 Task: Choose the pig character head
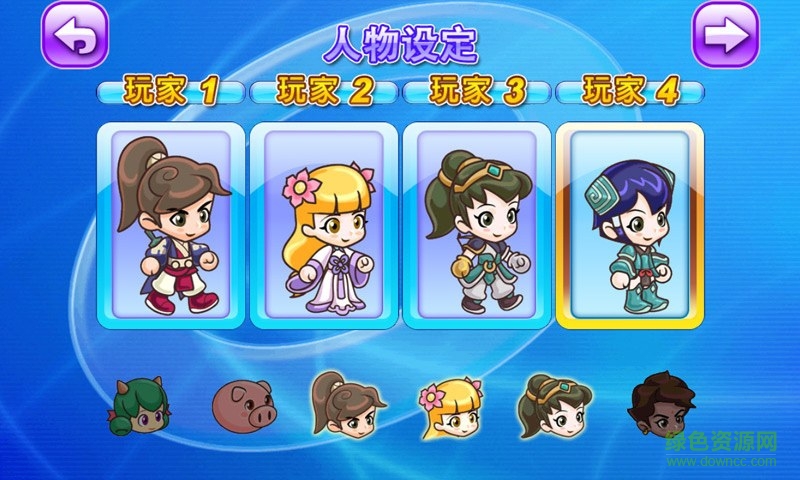pos(241,404)
